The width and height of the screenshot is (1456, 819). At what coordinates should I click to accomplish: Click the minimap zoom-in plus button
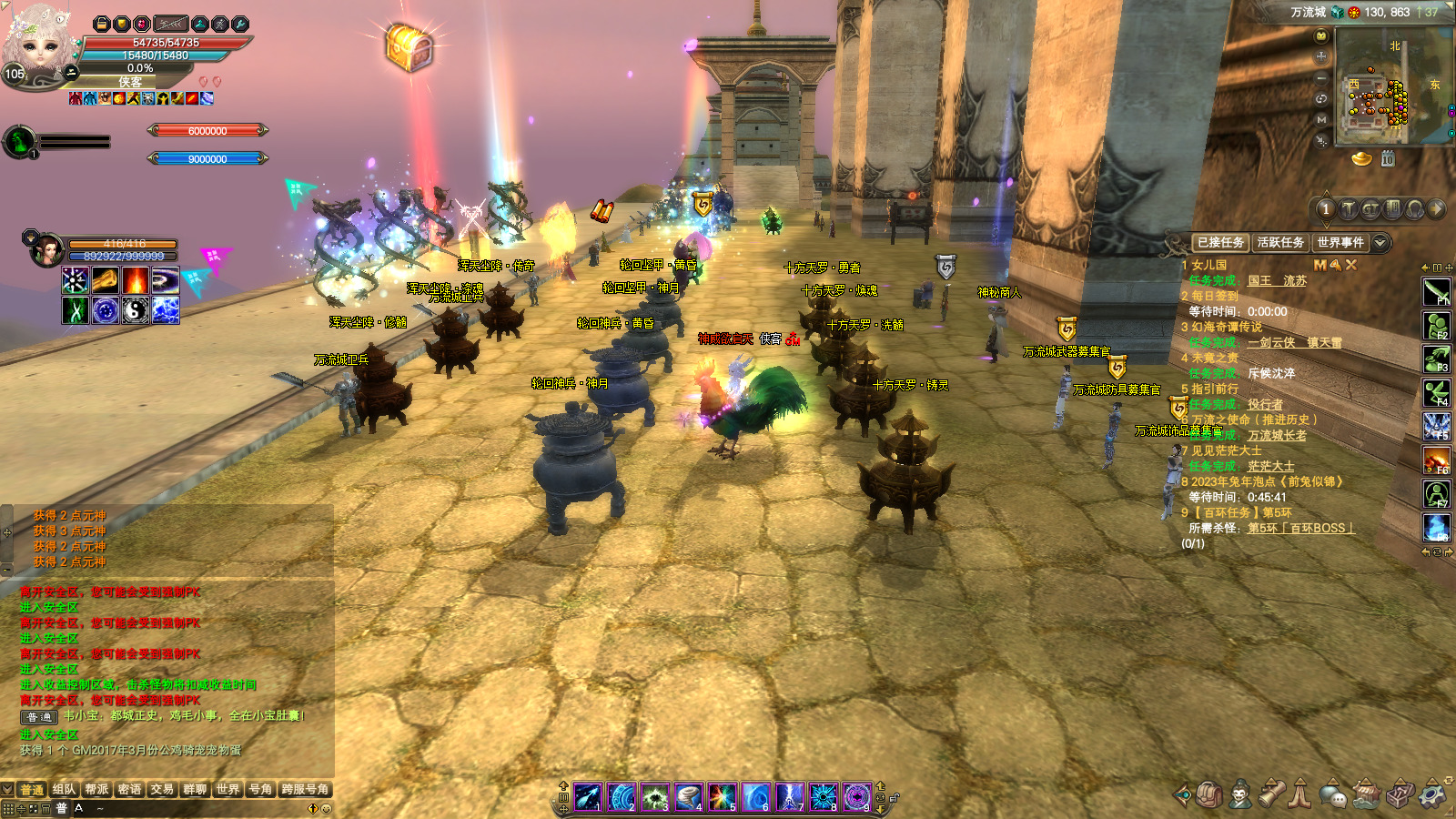pyautogui.click(x=1321, y=56)
